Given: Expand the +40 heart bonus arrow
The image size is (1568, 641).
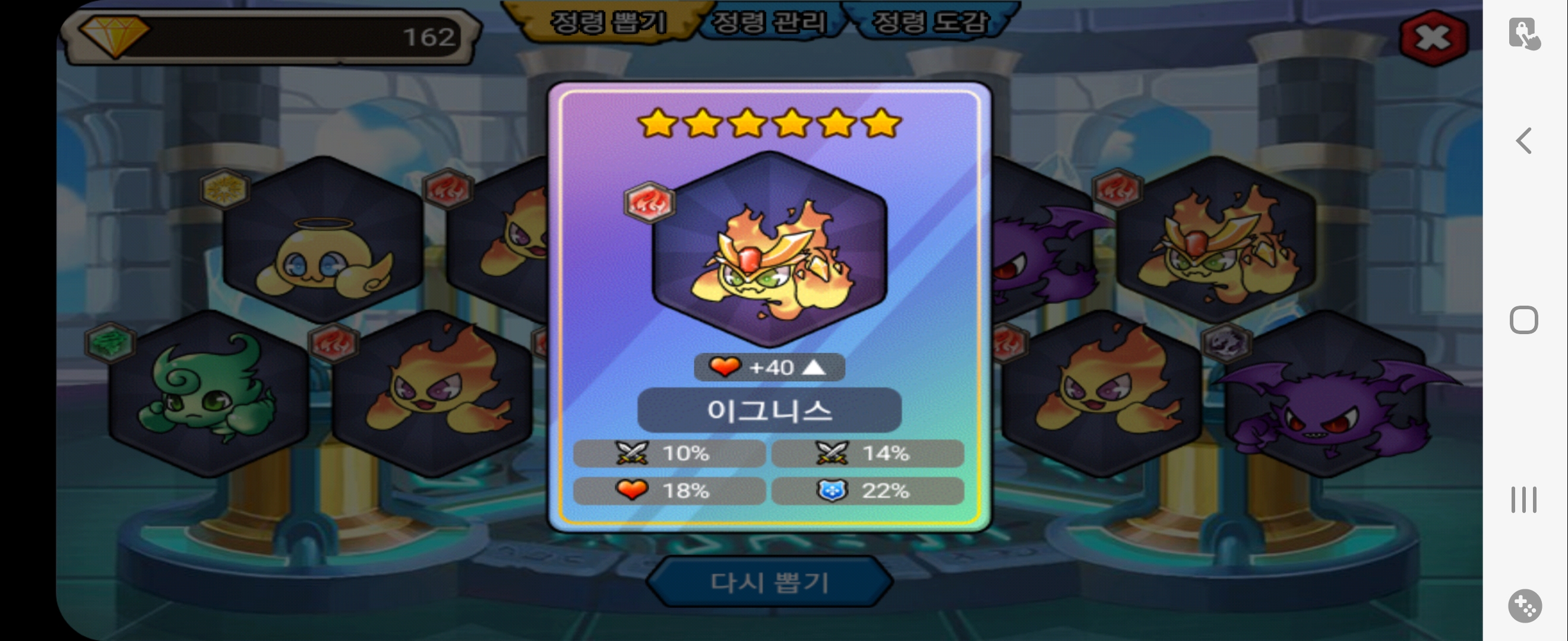Looking at the screenshot, I should [814, 367].
